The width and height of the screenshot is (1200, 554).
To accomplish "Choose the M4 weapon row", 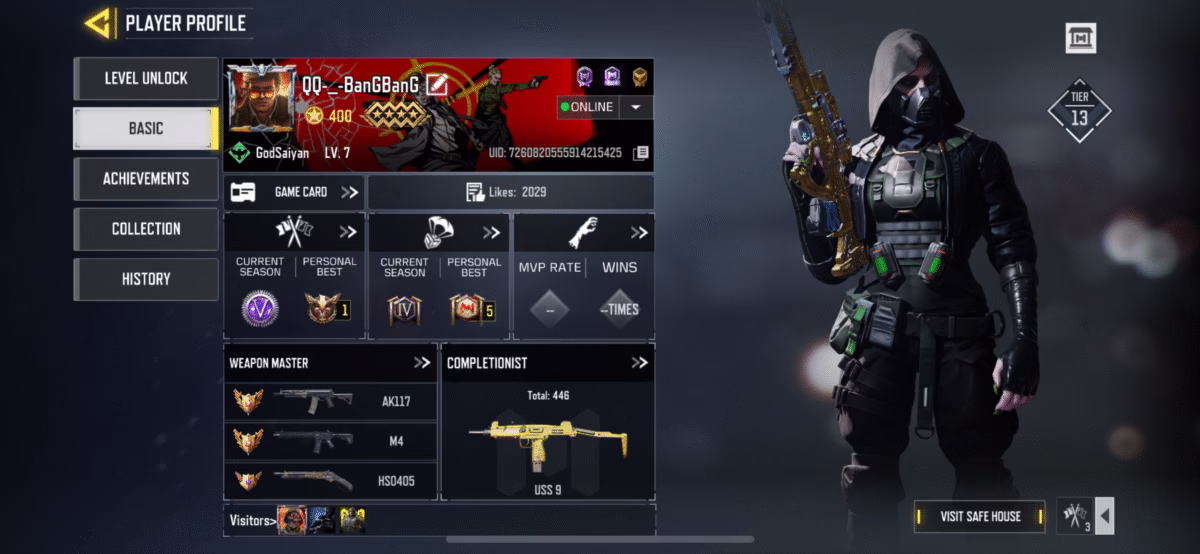I will coord(330,441).
